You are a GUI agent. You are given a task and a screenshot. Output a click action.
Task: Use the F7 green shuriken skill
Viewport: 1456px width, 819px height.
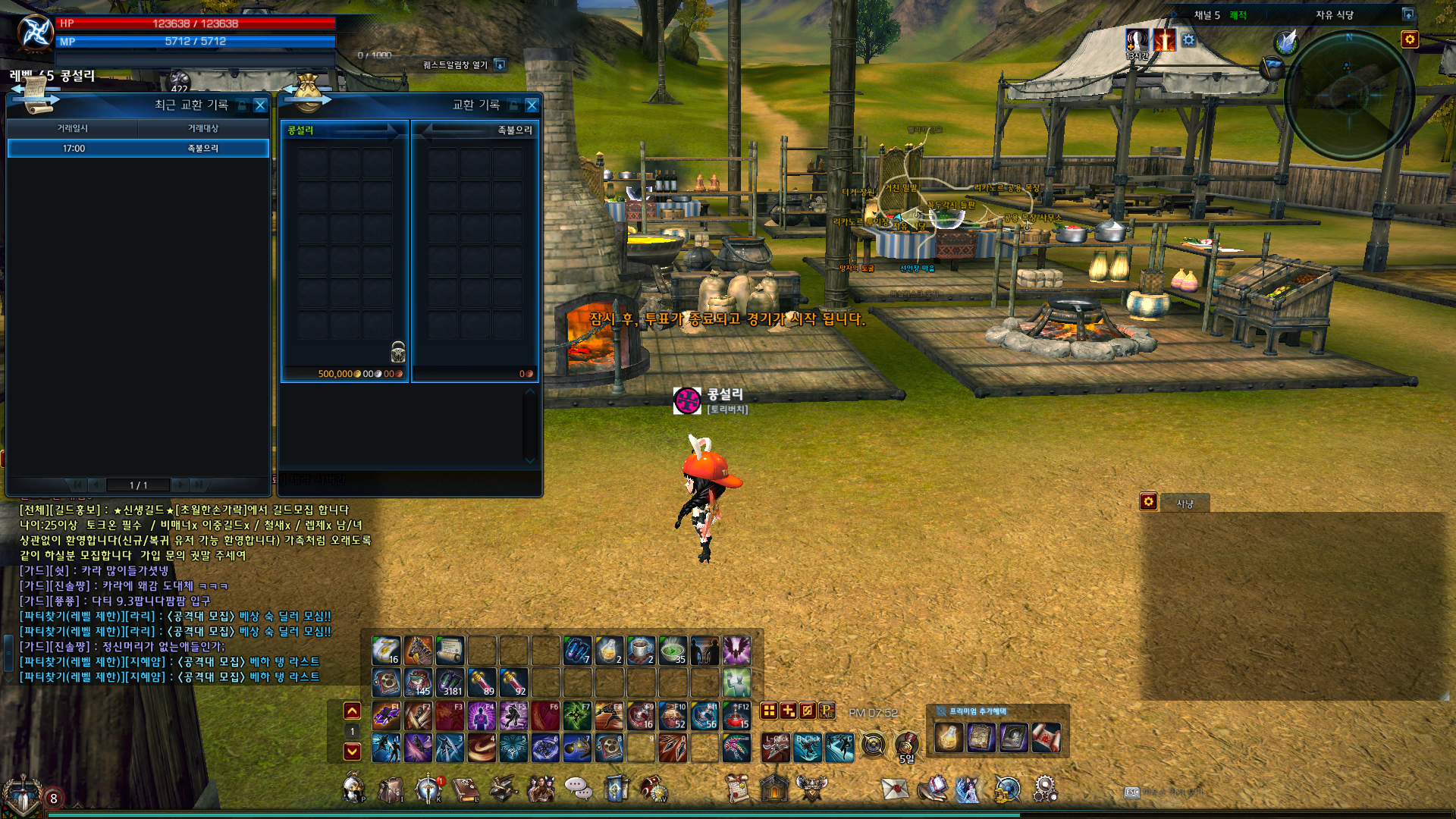(x=577, y=715)
